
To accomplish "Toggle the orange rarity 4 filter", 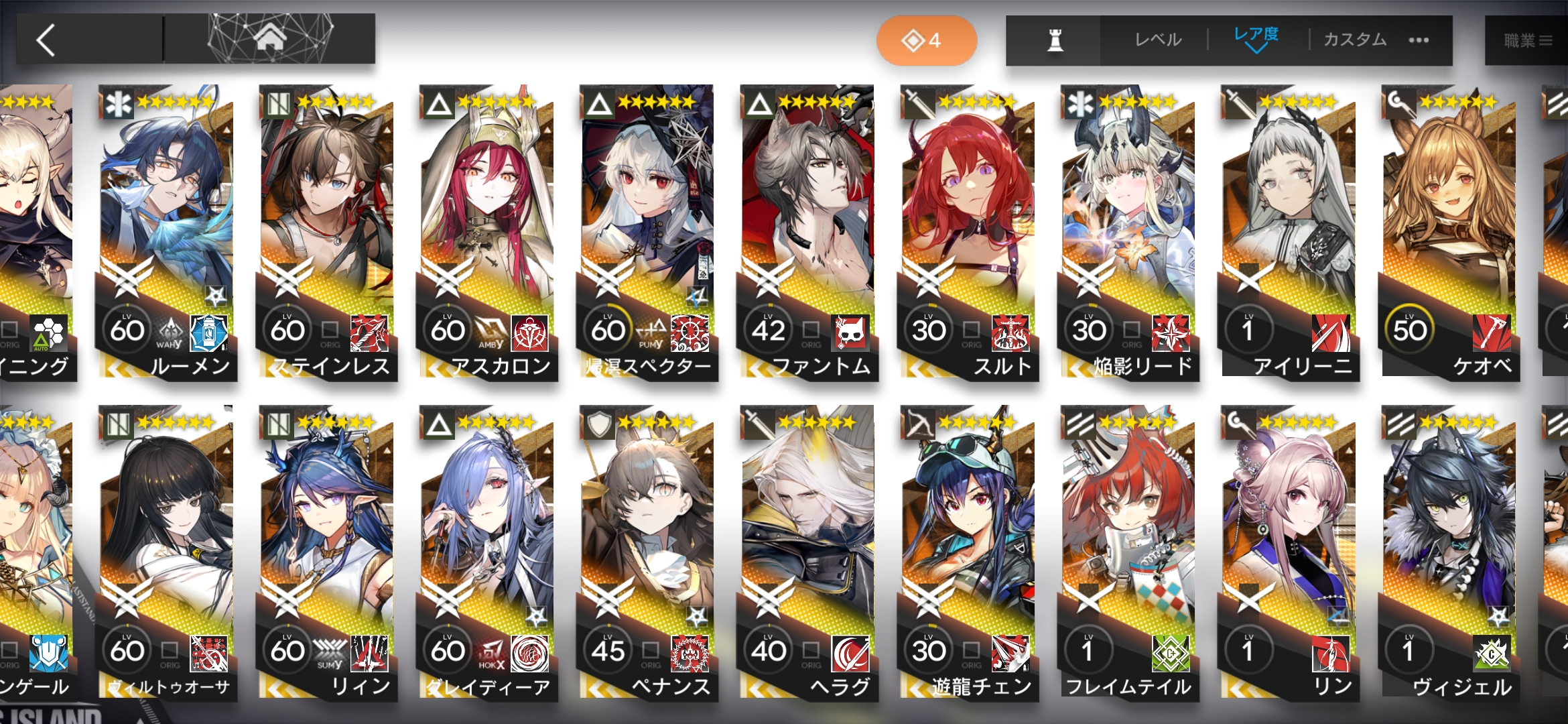I will point(926,41).
